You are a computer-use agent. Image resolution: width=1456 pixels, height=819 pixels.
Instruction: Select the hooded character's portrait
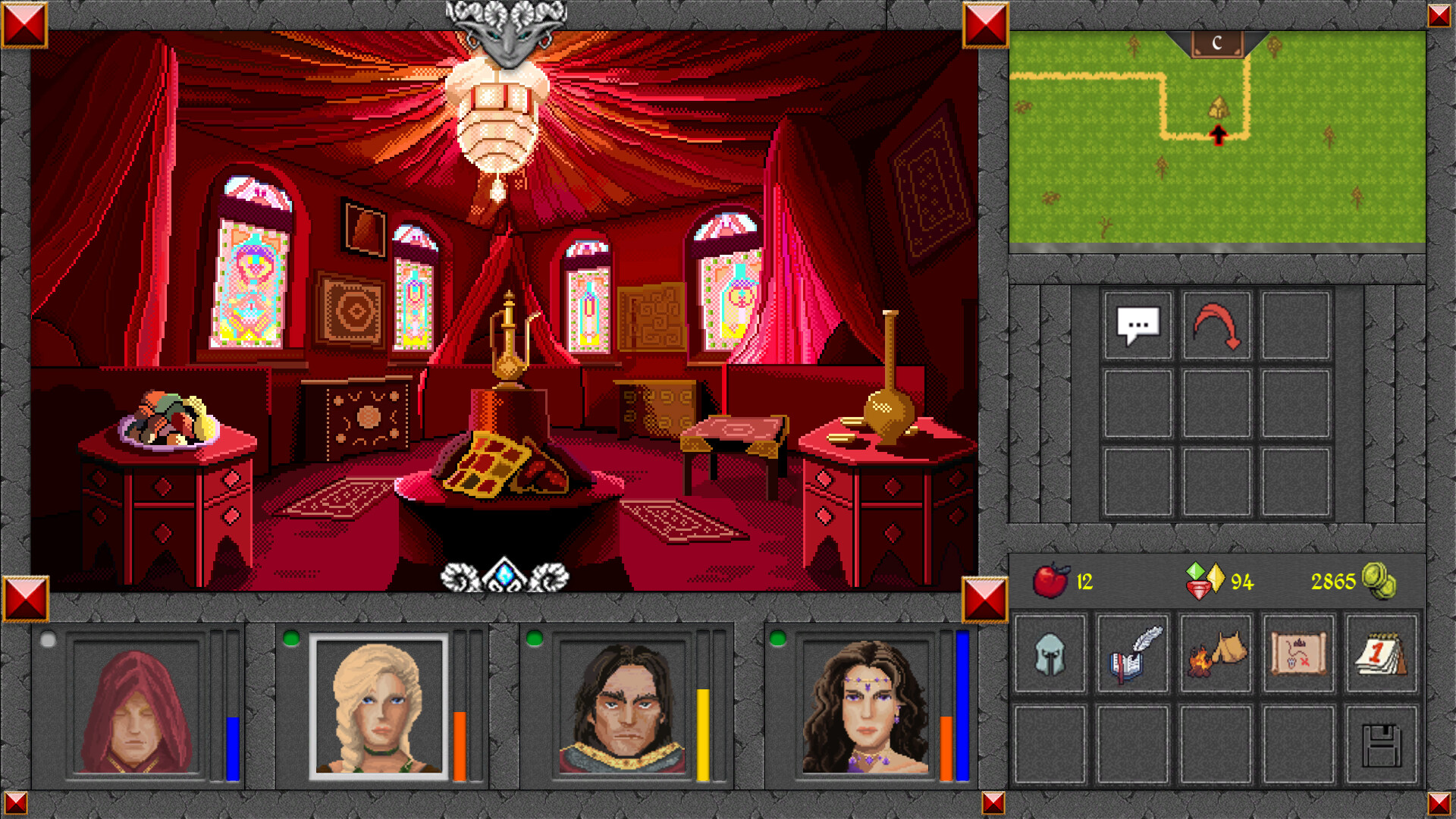[135, 713]
